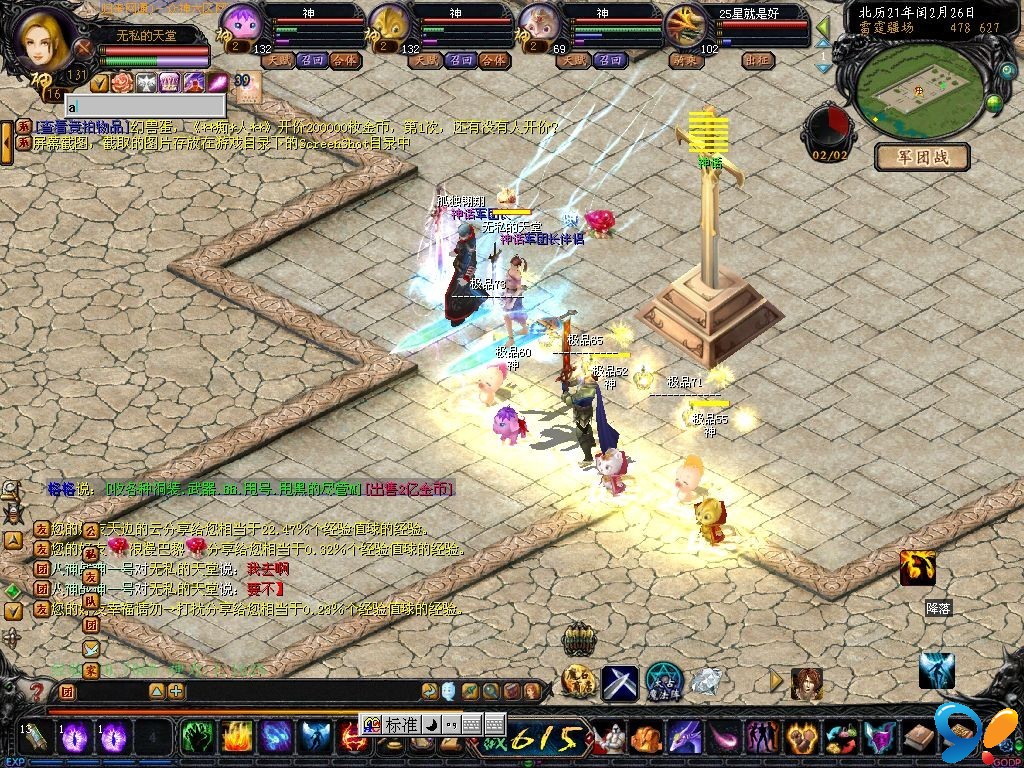Cast the fire flames skill
The width and height of the screenshot is (1024, 768).
(x=236, y=738)
